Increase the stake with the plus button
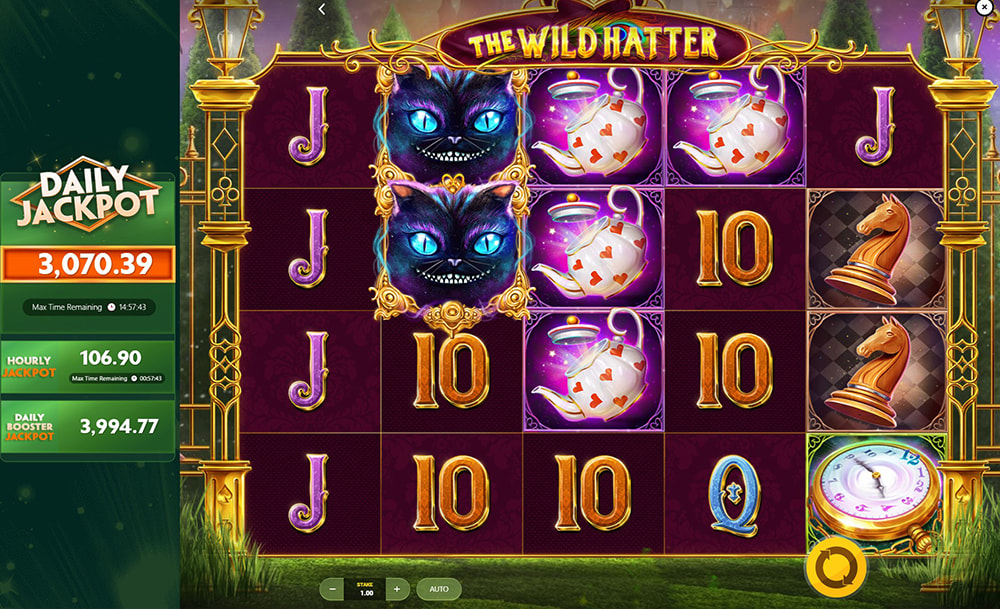This screenshot has height=609, width=1000. pyautogui.click(x=397, y=589)
